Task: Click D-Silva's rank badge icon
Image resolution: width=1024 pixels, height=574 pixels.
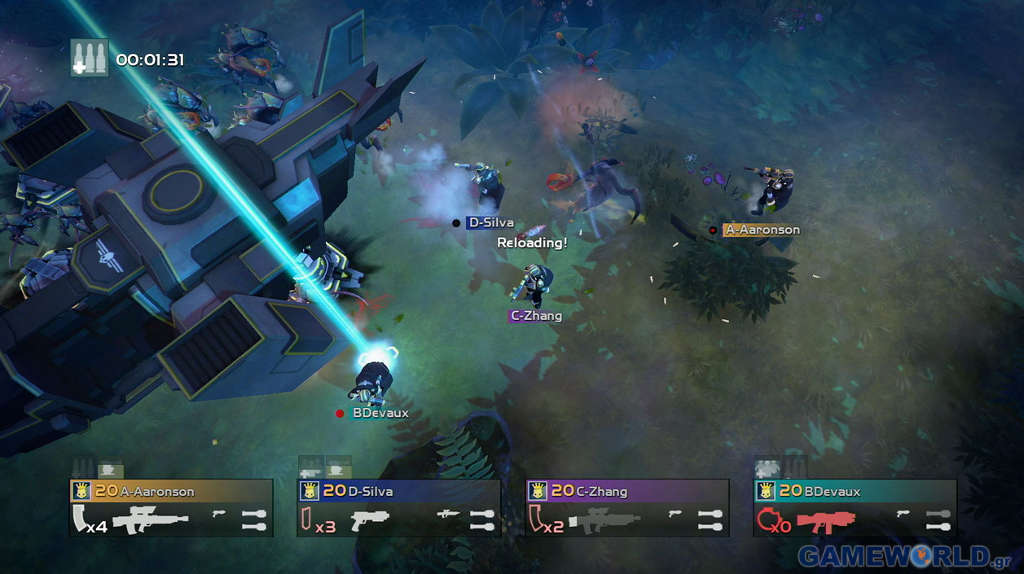Action: click(x=309, y=491)
